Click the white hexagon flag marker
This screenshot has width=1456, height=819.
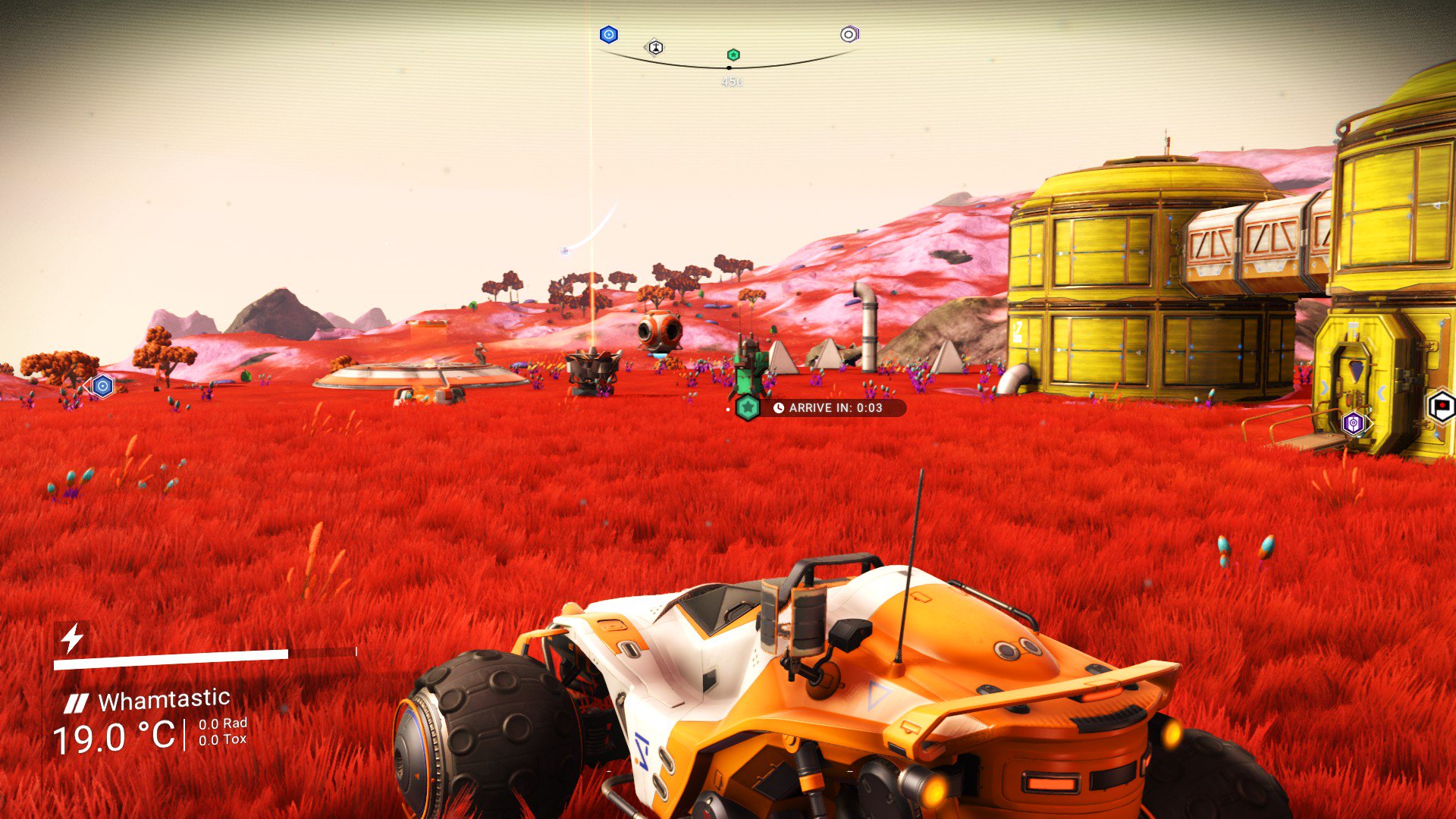pos(1441,407)
